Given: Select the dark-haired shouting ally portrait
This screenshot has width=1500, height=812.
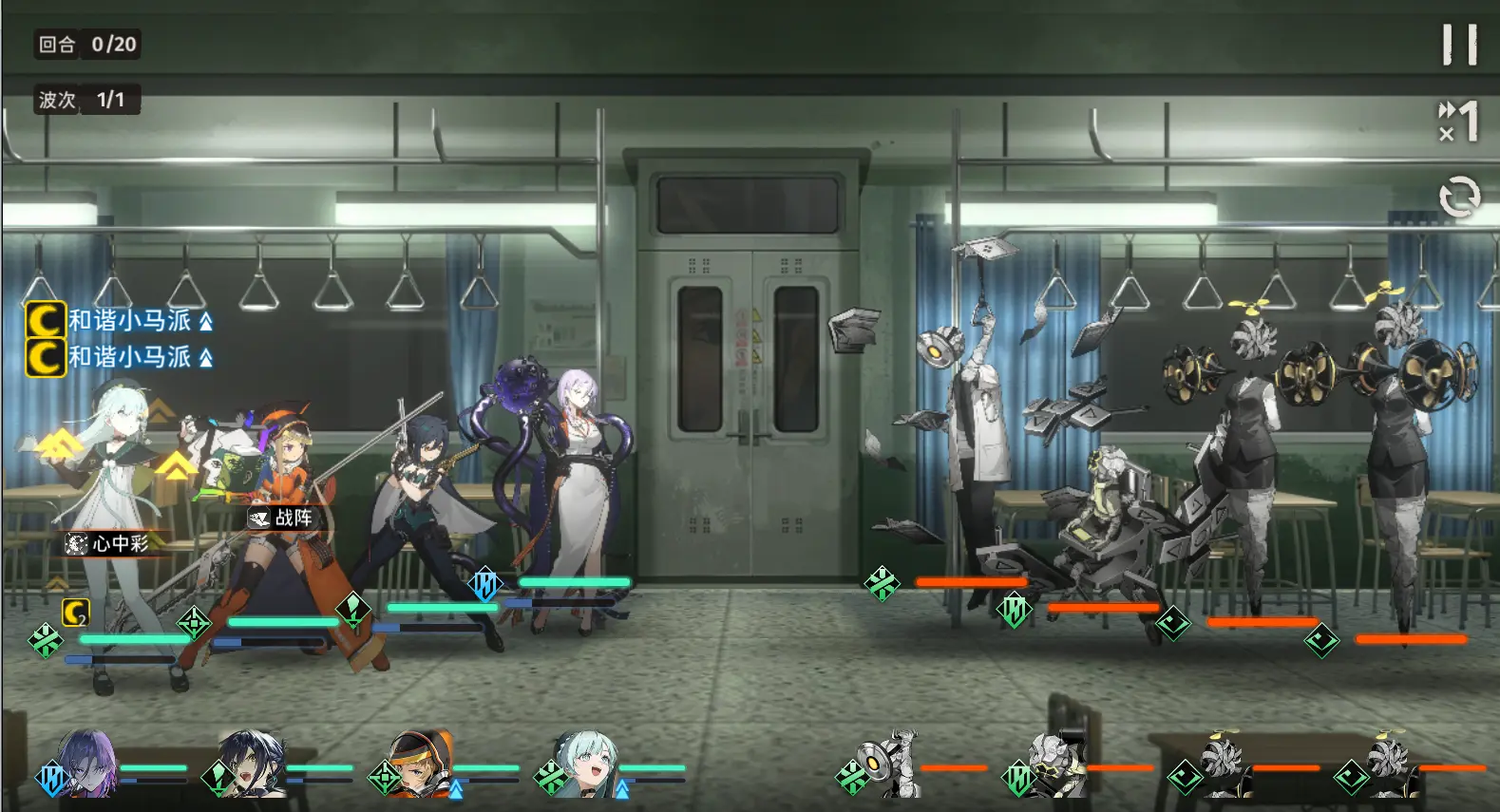Looking at the screenshot, I should tap(252, 764).
